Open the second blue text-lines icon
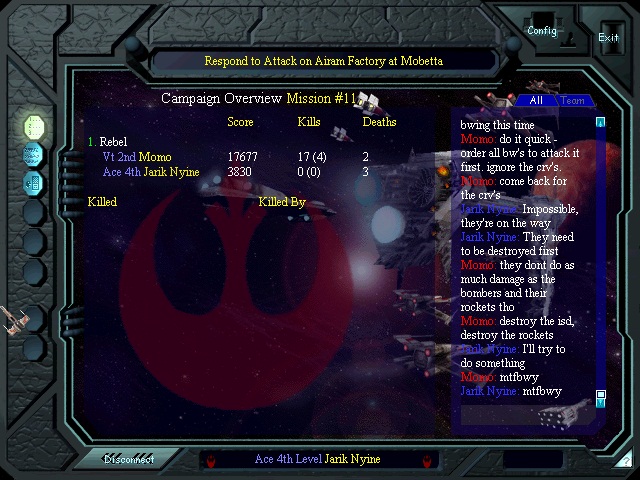This screenshot has height=480, width=640. pyautogui.click(x=34, y=155)
